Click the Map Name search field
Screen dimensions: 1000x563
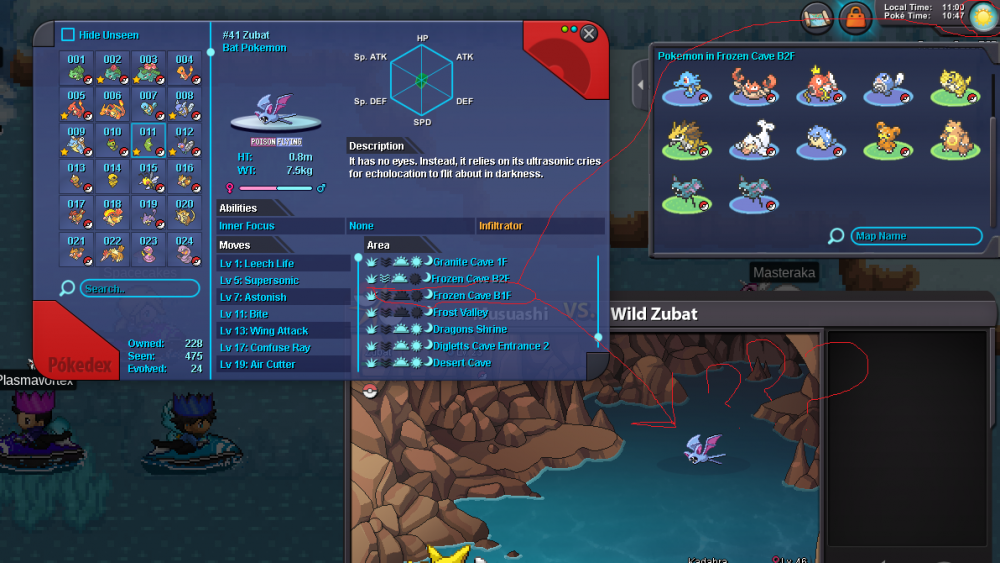click(915, 236)
